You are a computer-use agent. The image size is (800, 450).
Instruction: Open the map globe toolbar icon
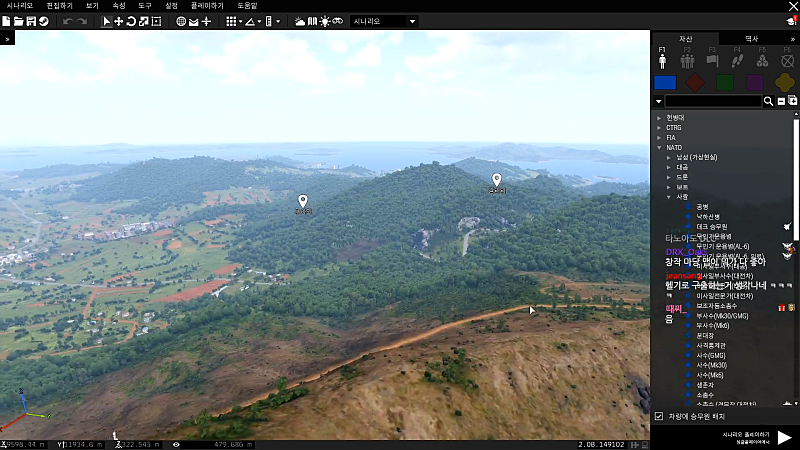181,21
